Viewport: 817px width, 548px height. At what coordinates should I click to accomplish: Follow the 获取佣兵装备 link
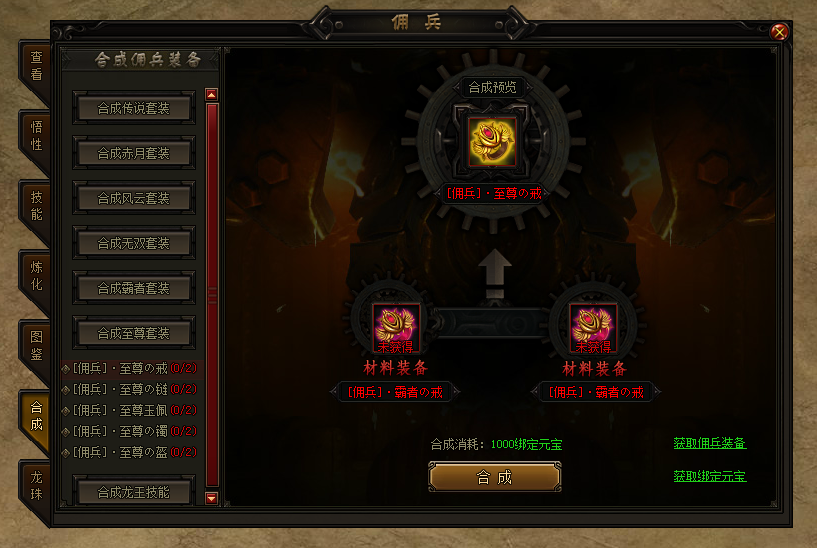[709, 443]
